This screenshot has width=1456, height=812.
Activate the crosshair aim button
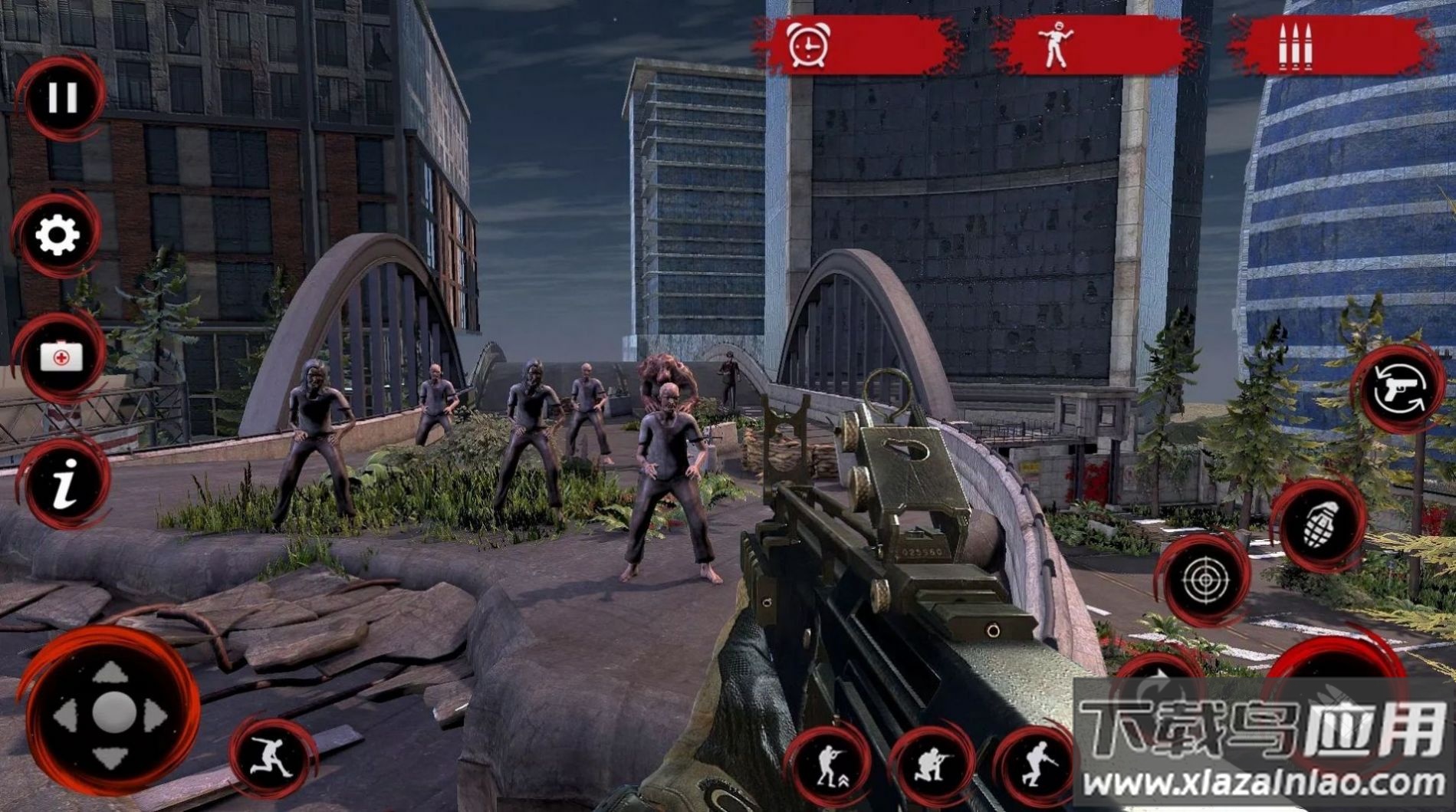1204,579
